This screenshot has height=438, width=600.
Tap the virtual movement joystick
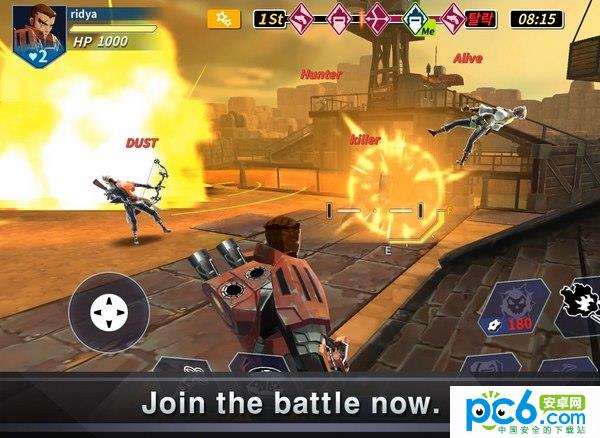(108, 314)
